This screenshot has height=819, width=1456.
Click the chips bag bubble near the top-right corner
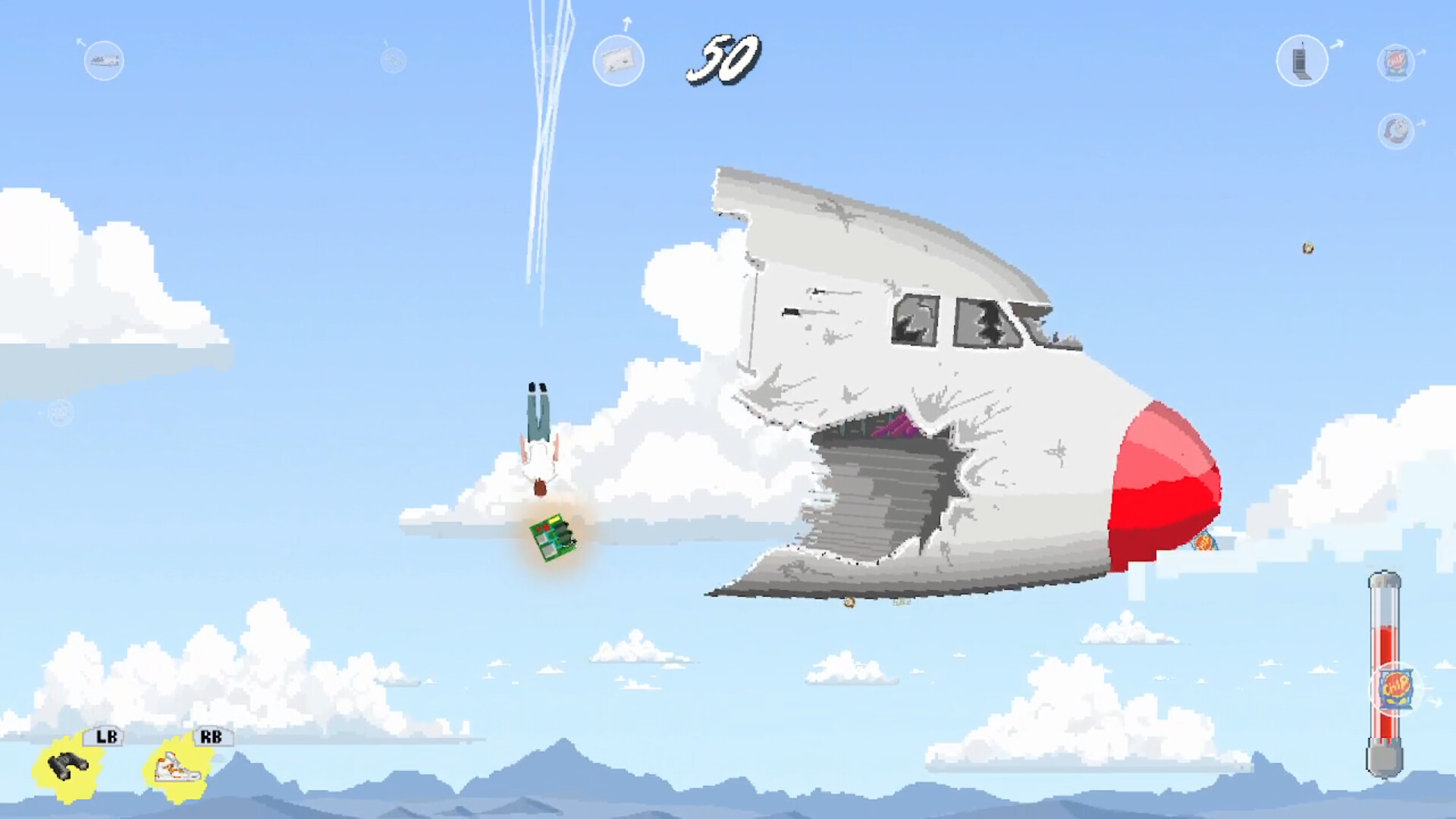coord(1396,61)
